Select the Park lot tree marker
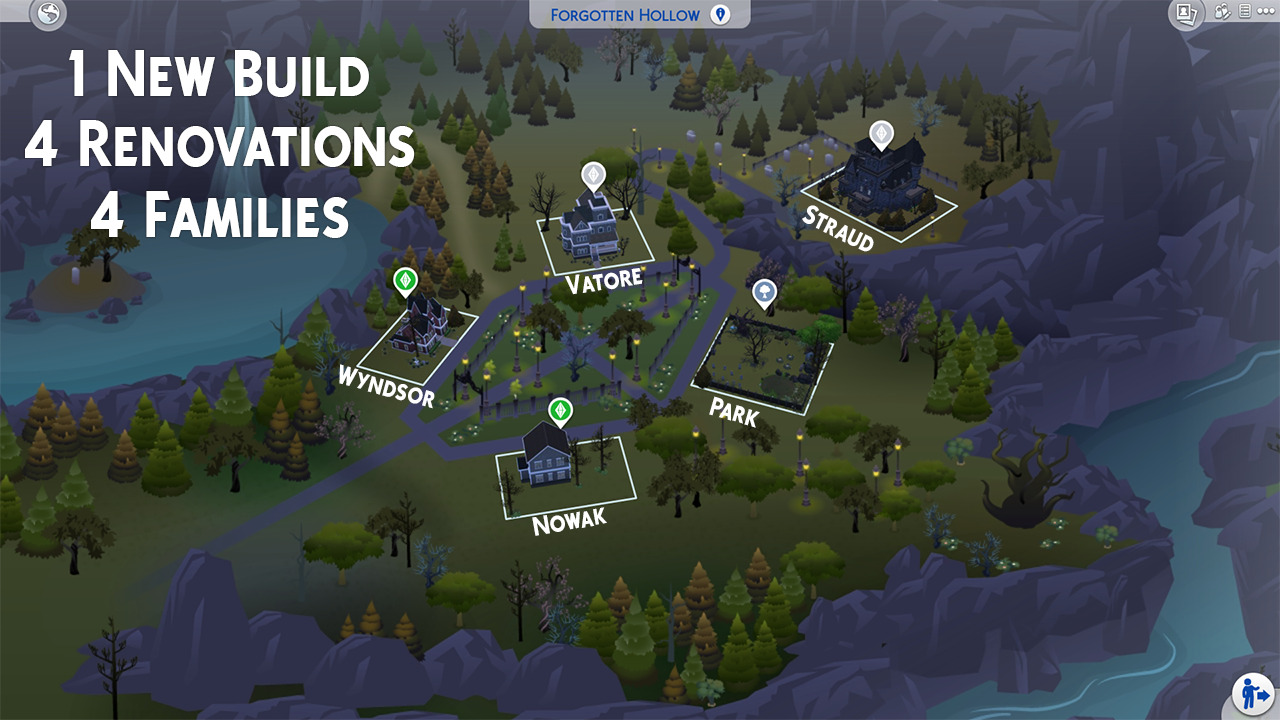This screenshot has width=1280, height=720. tap(765, 292)
